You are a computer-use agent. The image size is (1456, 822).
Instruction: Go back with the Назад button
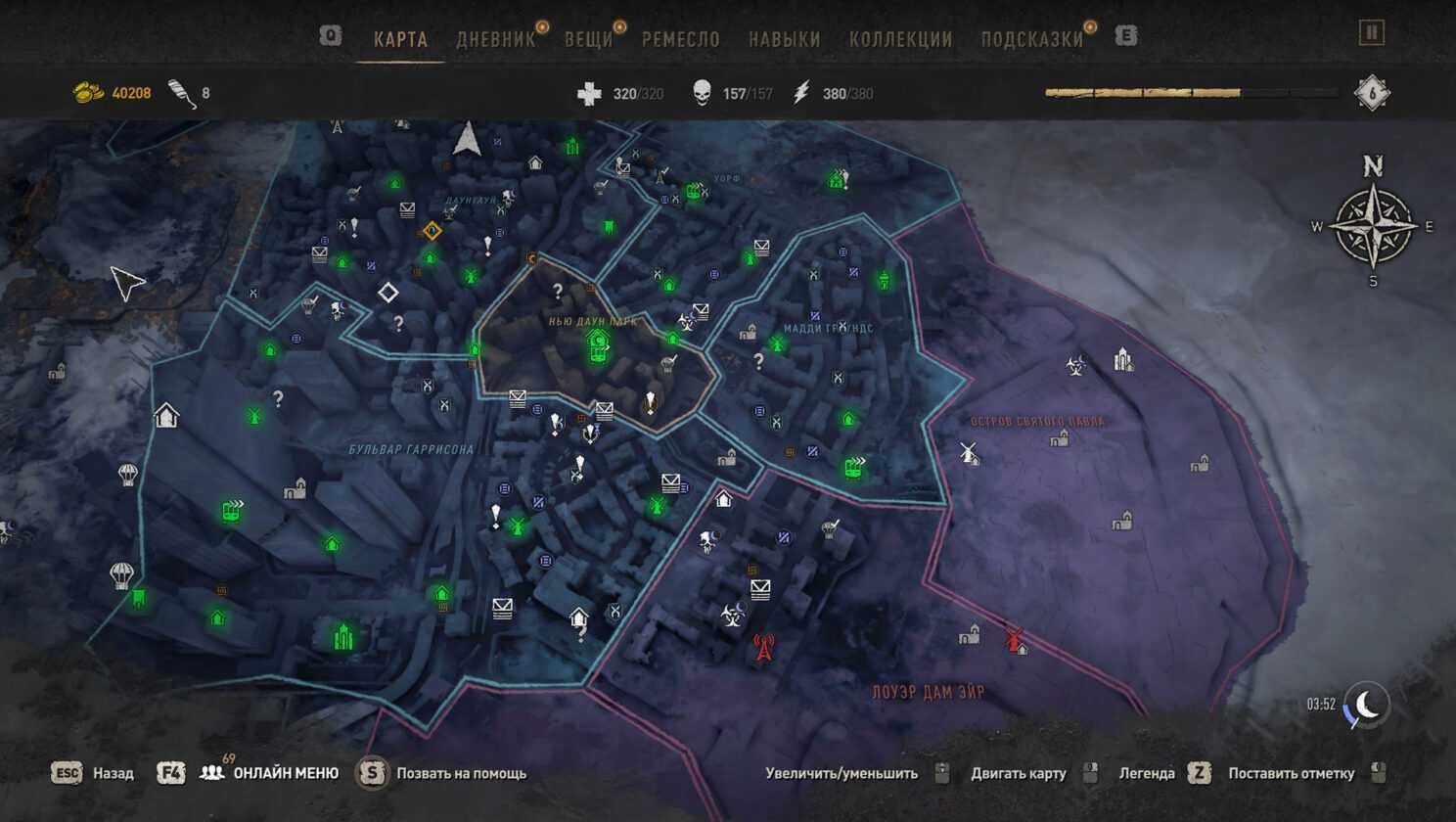tap(113, 773)
